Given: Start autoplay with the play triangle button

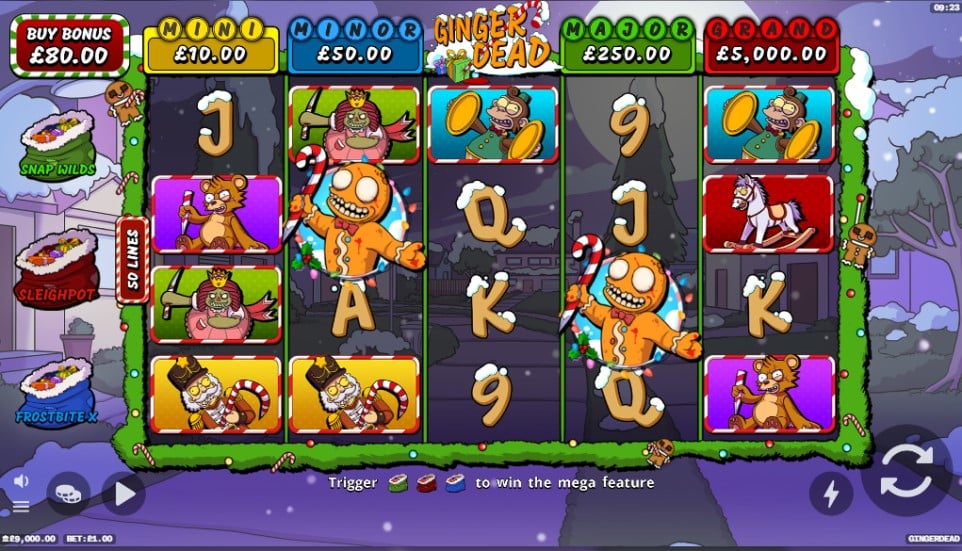Looking at the screenshot, I should click(x=123, y=493).
